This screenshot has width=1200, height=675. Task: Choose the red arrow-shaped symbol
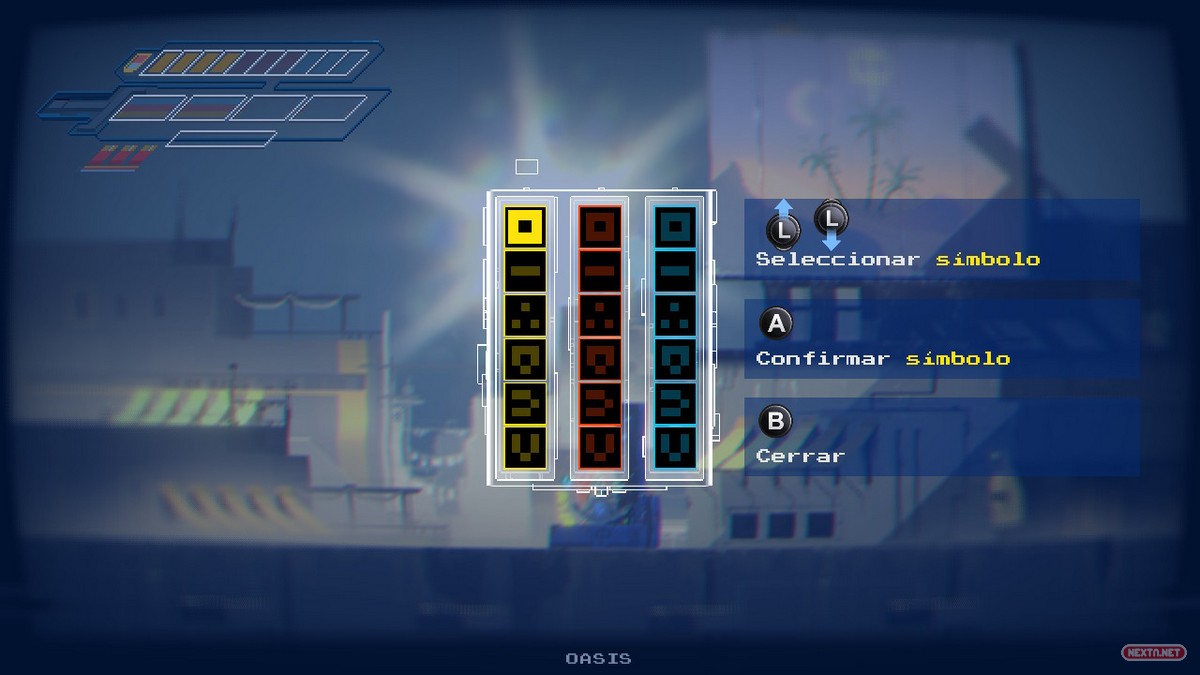click(x=599, y=402)
